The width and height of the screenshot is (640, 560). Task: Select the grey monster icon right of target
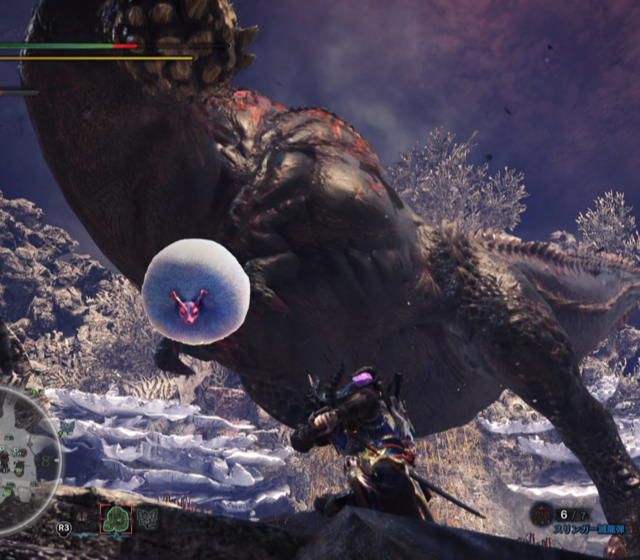point(147,518)
